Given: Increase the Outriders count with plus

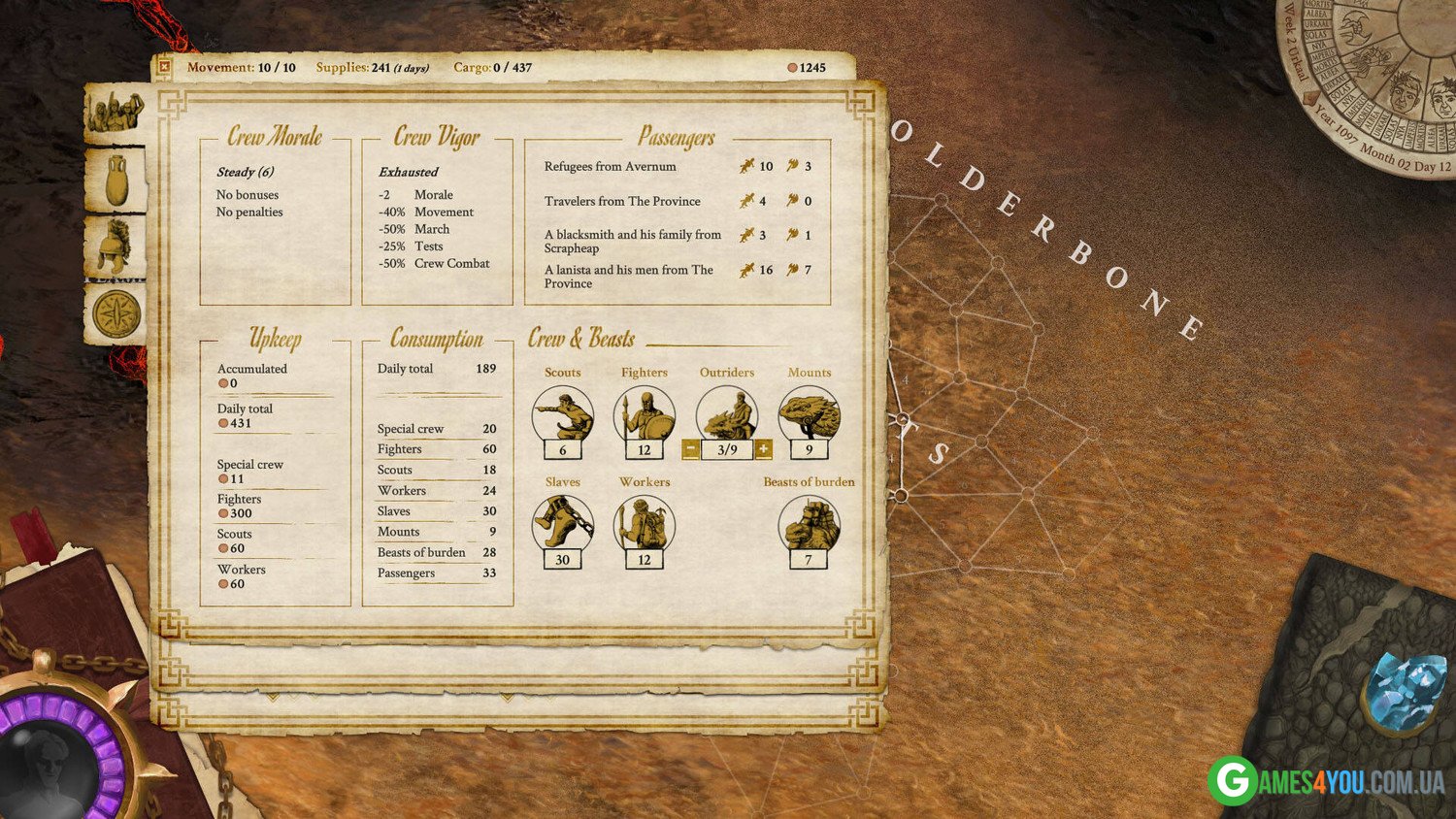Looking at the screenshot, I should pos(763,449).
